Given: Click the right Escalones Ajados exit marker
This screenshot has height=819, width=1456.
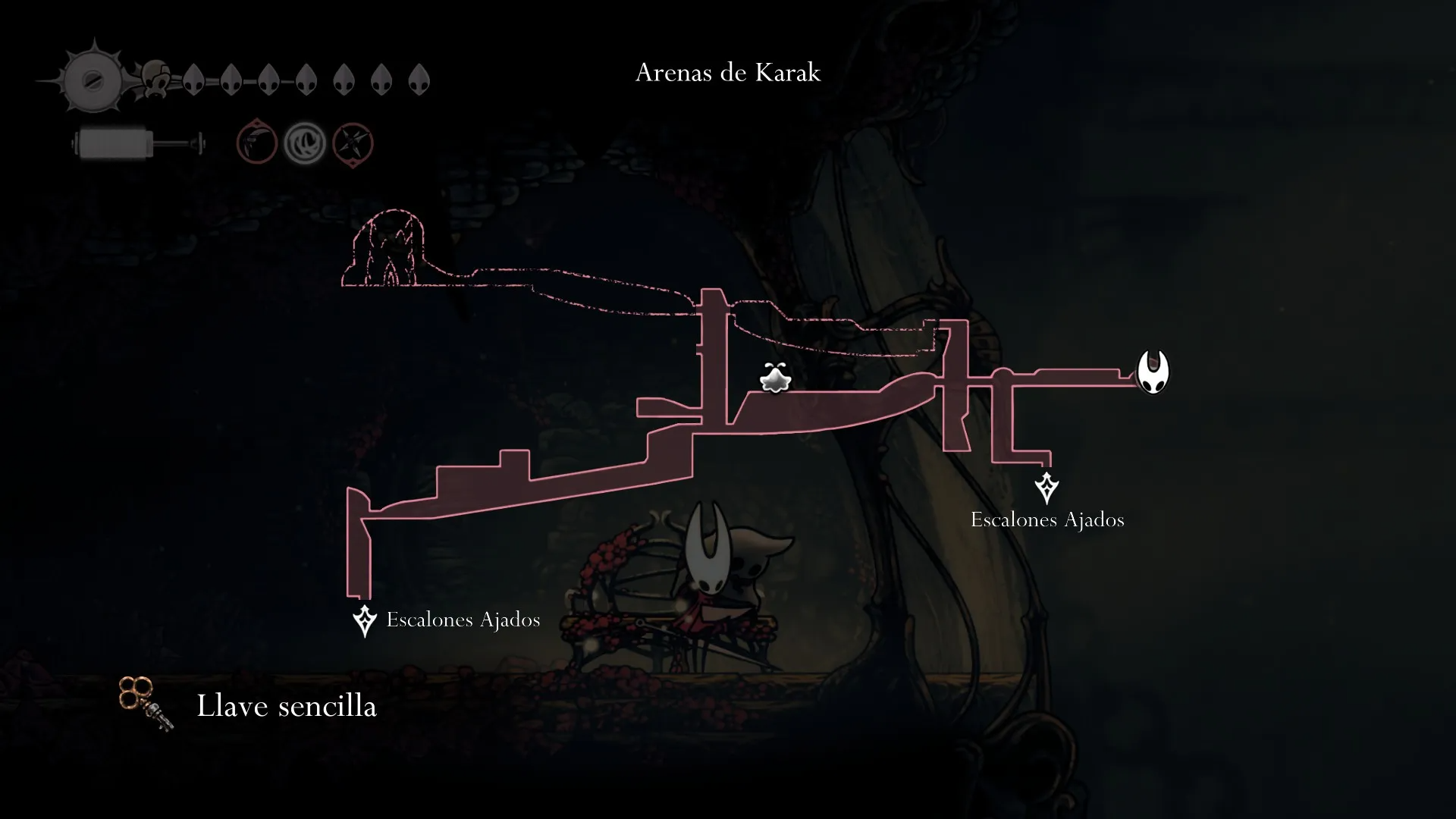Looking at the screenshot, I should tap(1046, 488).
